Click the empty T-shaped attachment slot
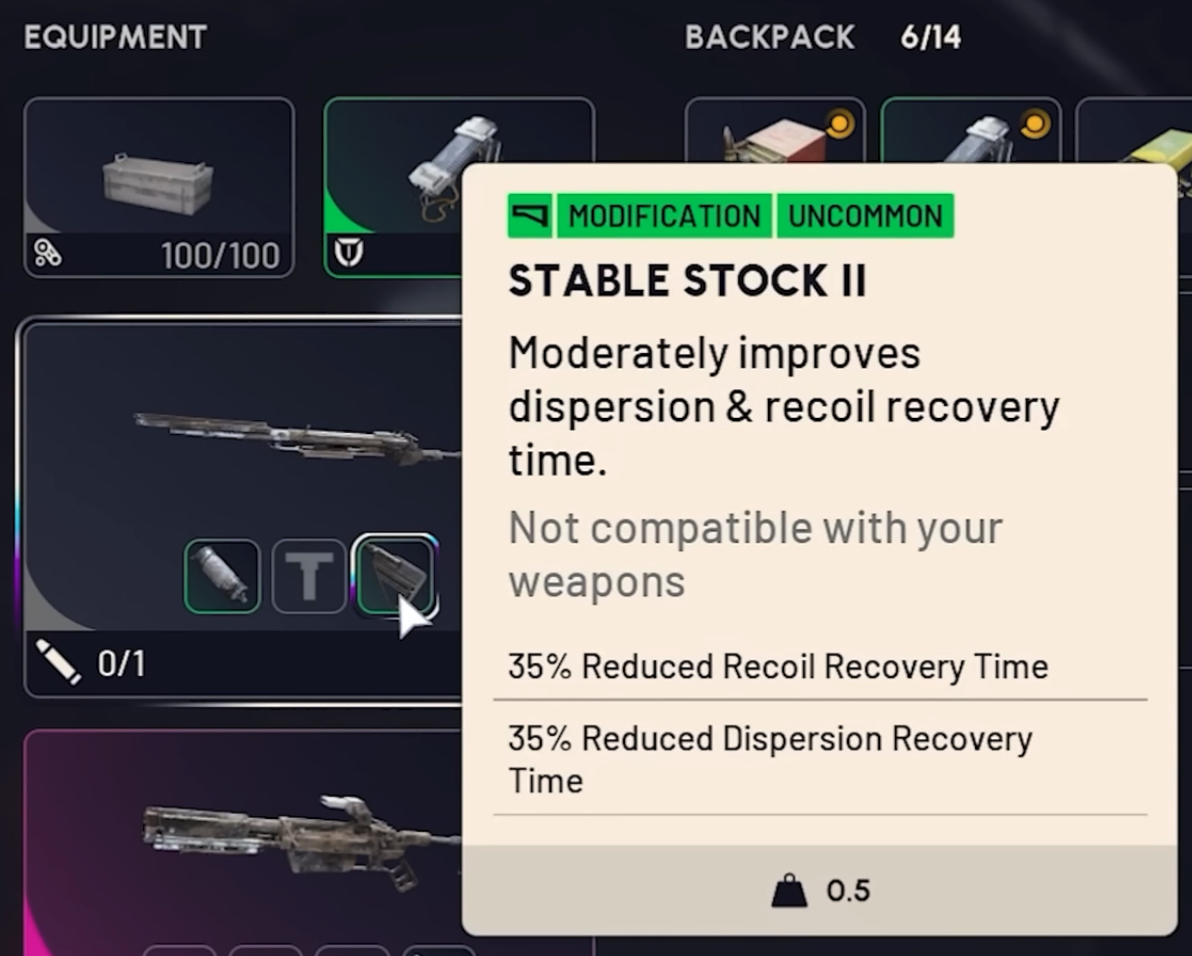This screenshot has height=956, width=1192. 309,575
